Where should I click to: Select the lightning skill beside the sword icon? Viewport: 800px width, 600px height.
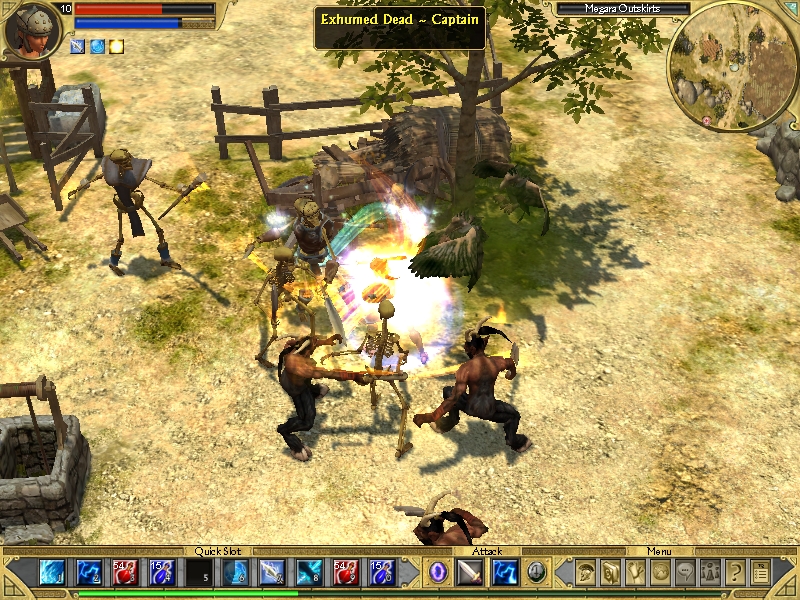click(505, 572)
